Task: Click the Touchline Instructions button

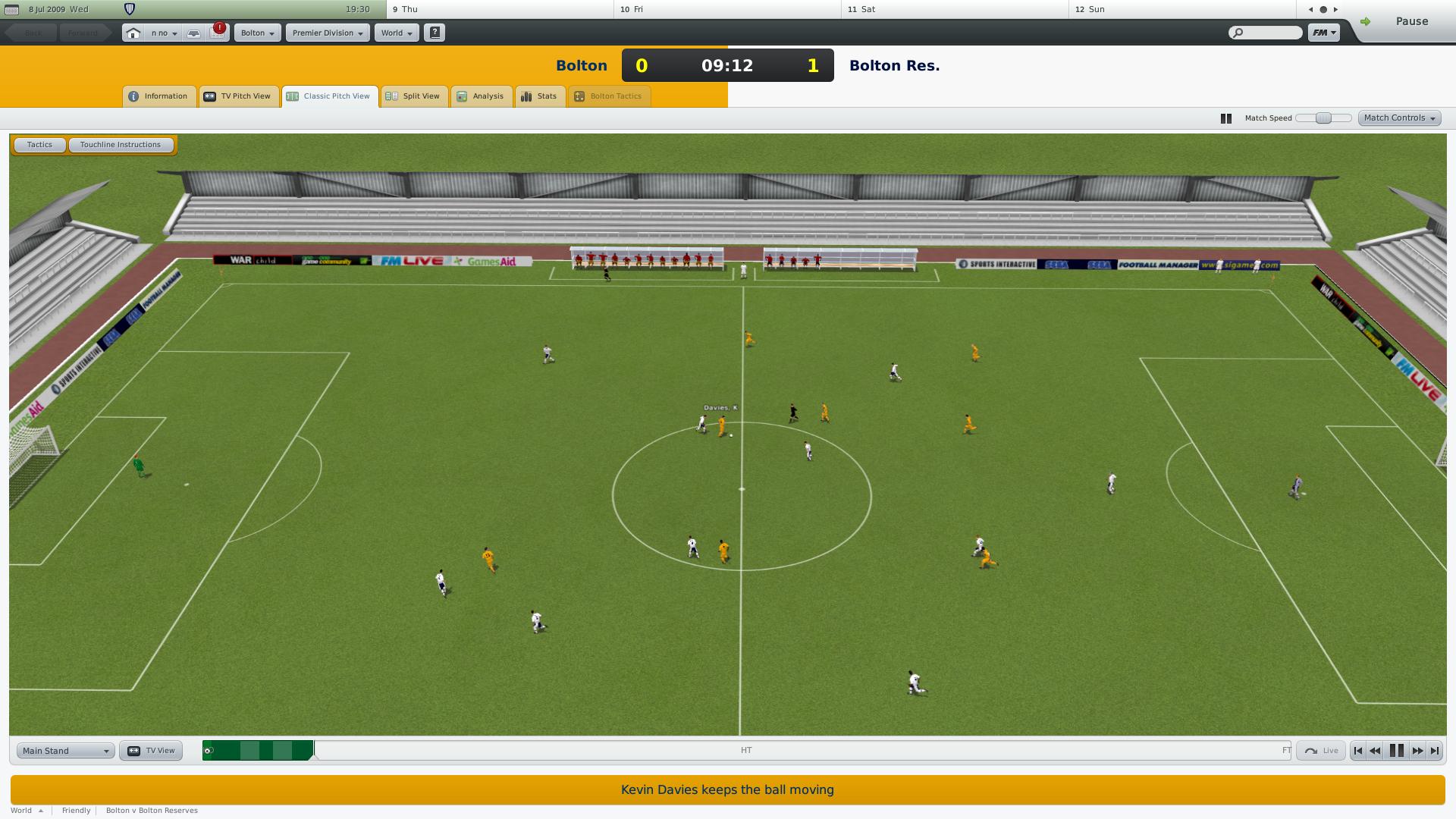Action: coord(121,144)
